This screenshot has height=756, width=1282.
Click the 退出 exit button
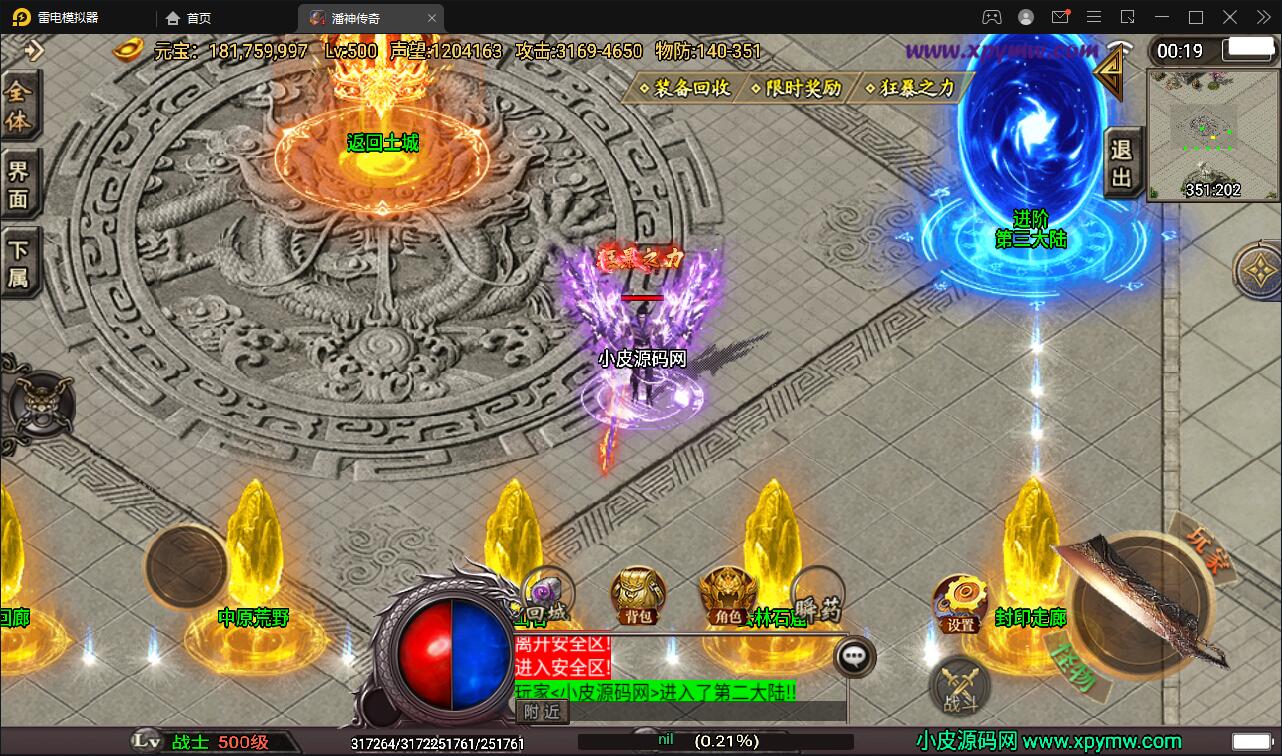click(x=1122, y=163)
